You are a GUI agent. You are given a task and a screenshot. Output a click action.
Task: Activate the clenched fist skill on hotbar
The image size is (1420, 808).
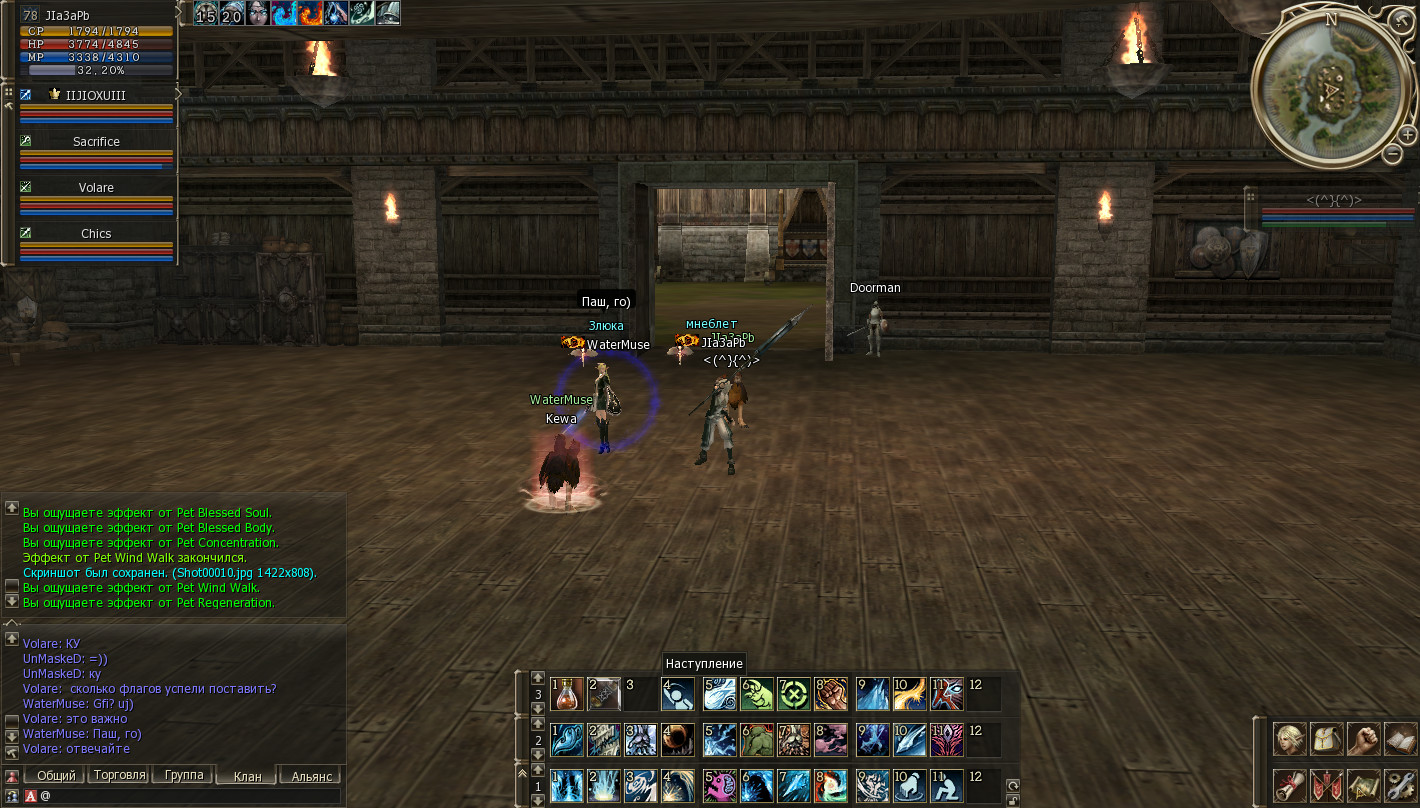click(830, 693)
